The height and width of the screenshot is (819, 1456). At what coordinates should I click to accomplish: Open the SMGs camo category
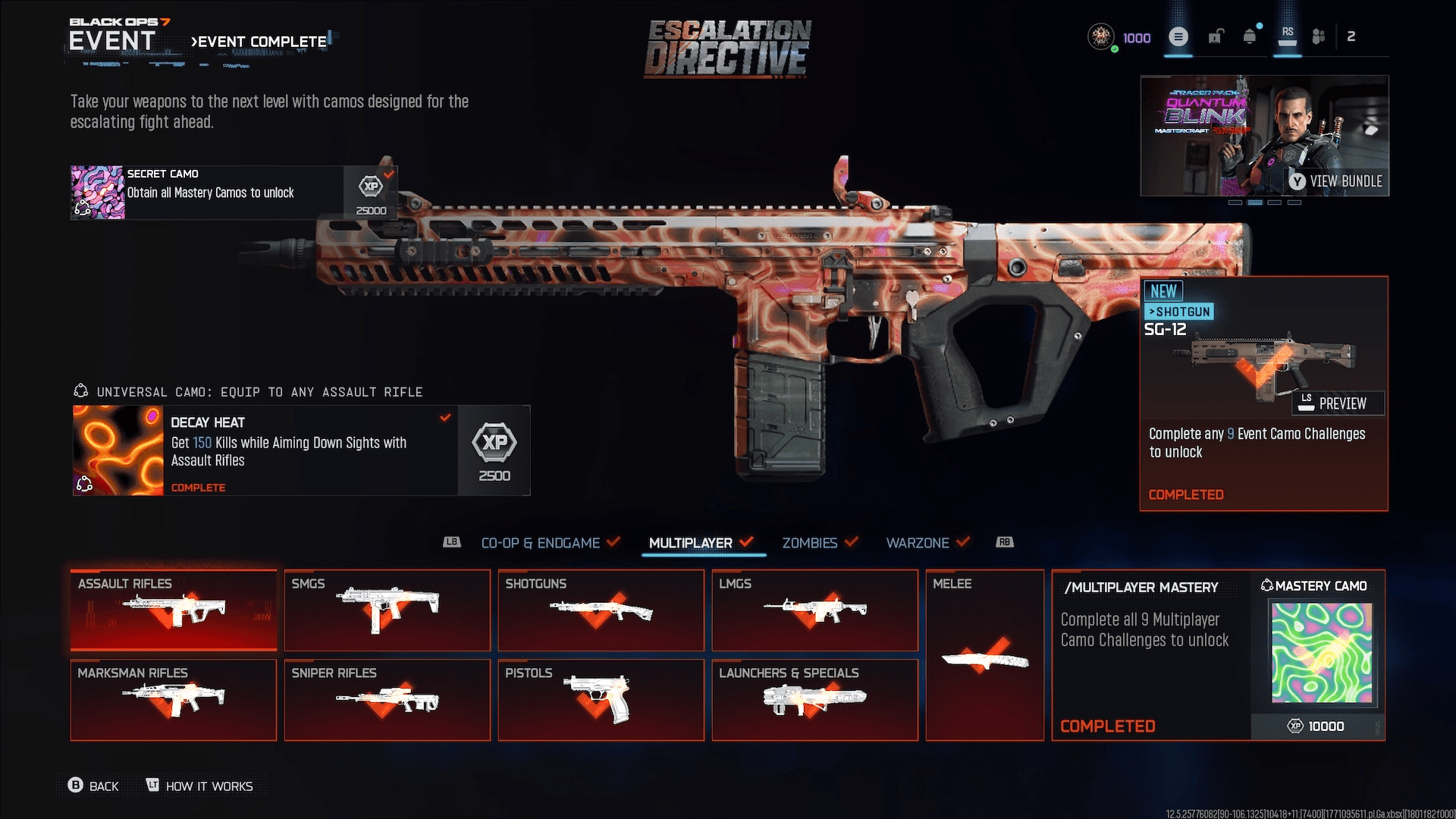388,610
